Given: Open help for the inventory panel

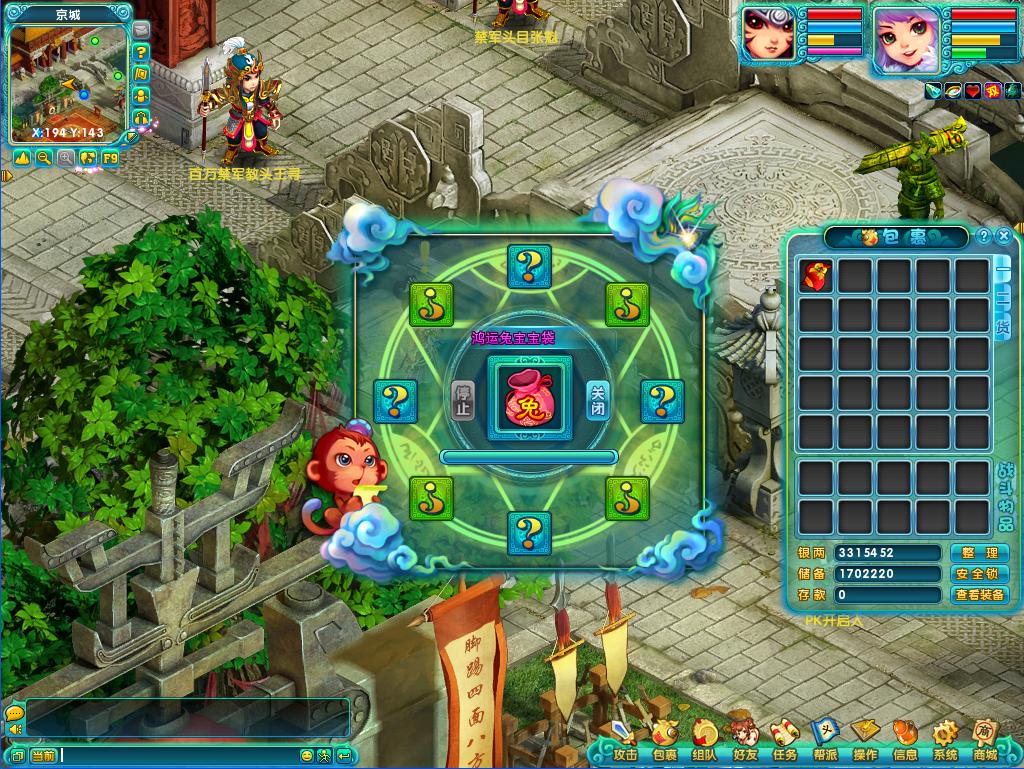Looking at the screenshot, I should tap(984, 236).
